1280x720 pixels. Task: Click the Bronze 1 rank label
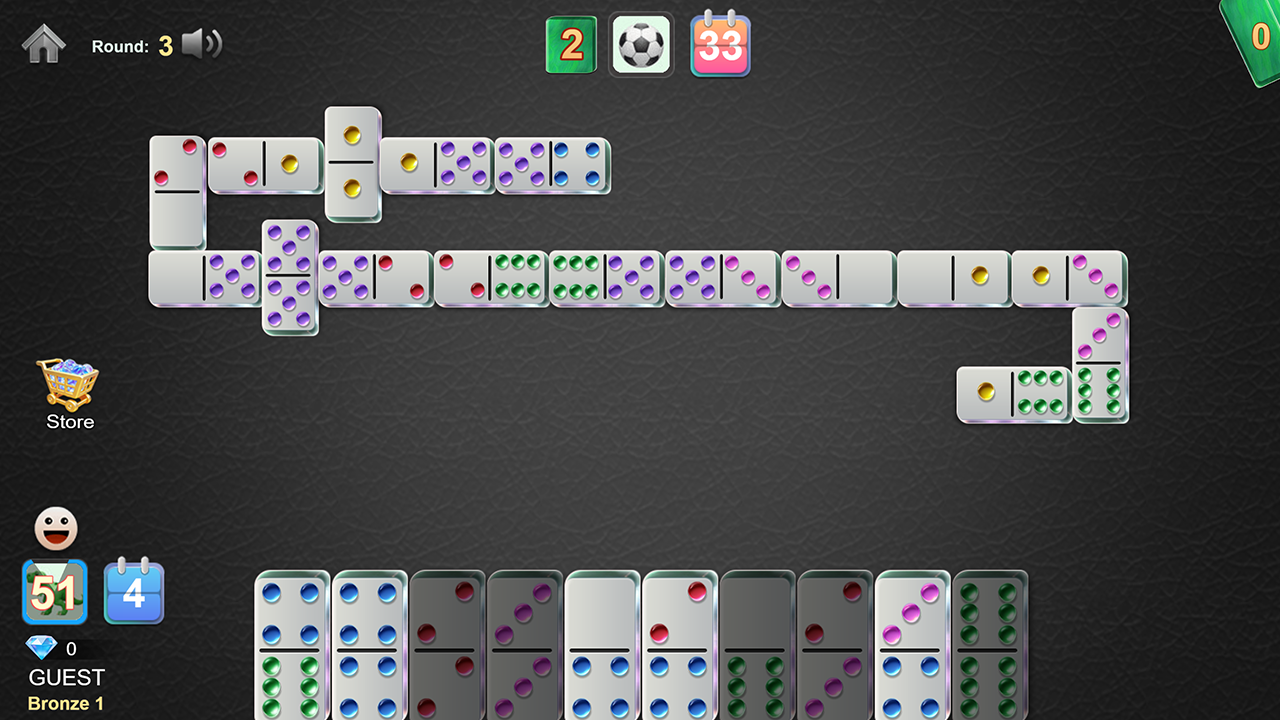coord(64,703)
